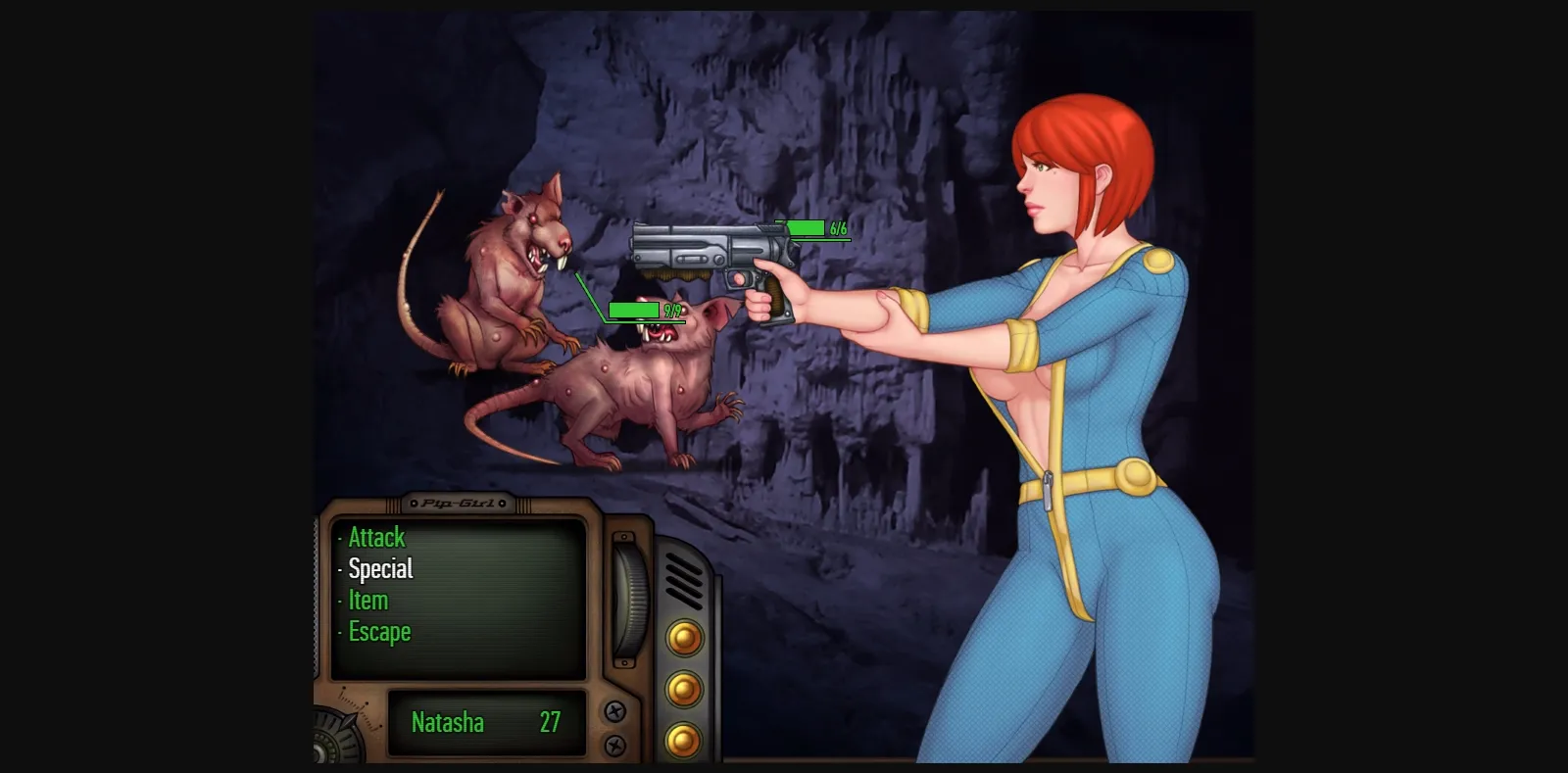Select Escape to flee the battle
Screen dimensions: 1568x773
point(381,631)
